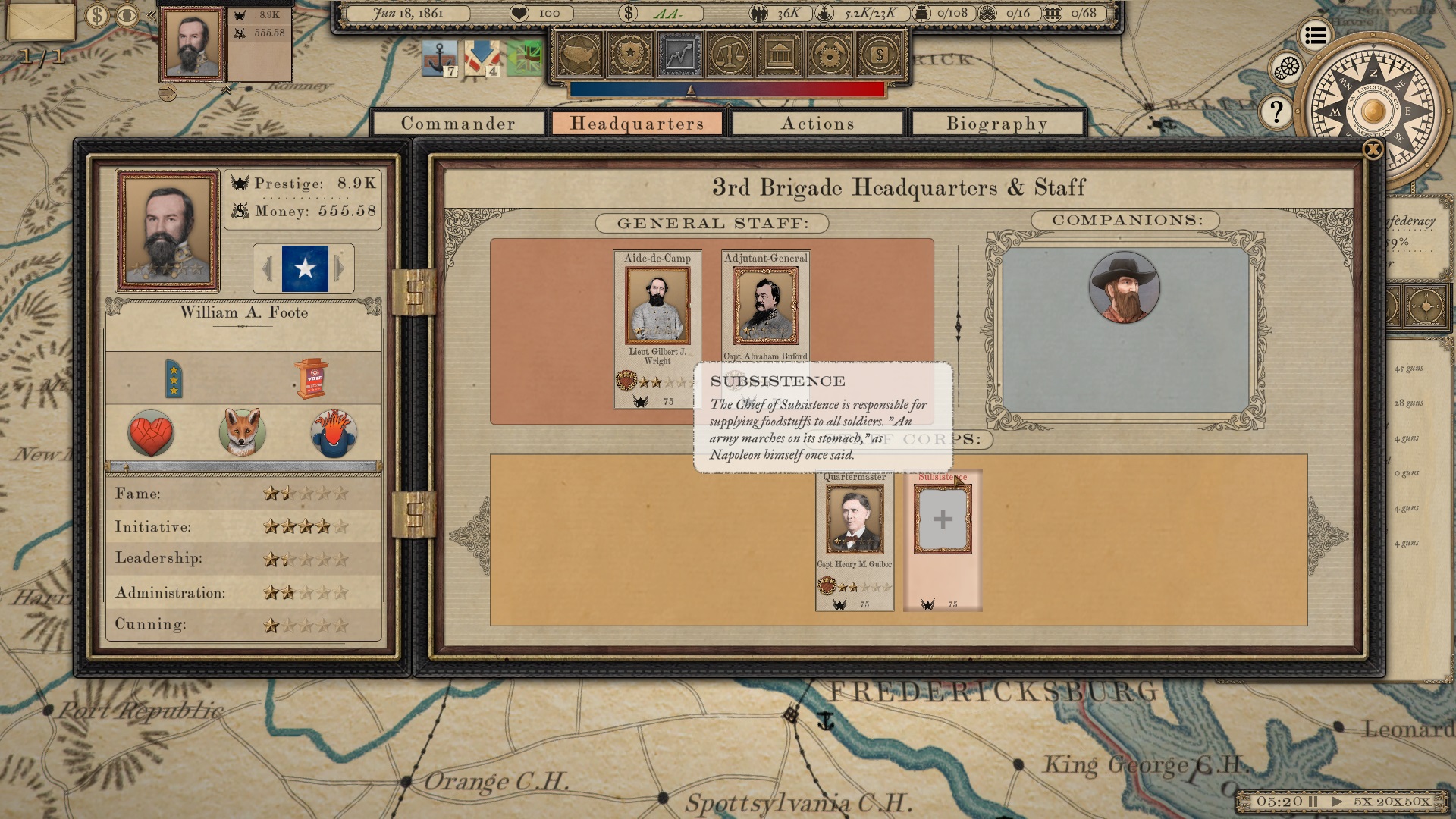This screenshot has height=819, width=1456.
Task: Click the left arrow beside the star flag
Action: pos(268,267)
